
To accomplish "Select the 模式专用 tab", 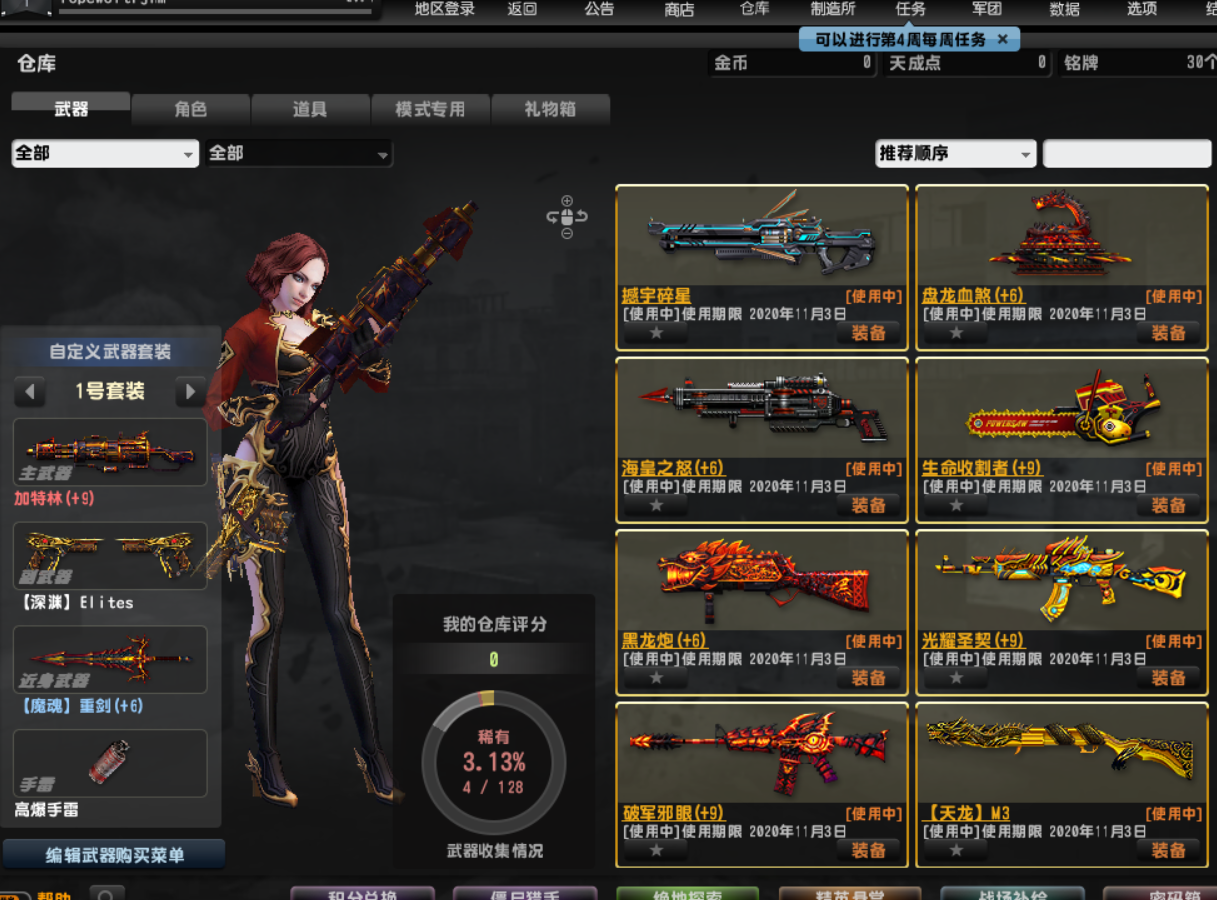I will [x=430, y=109].
